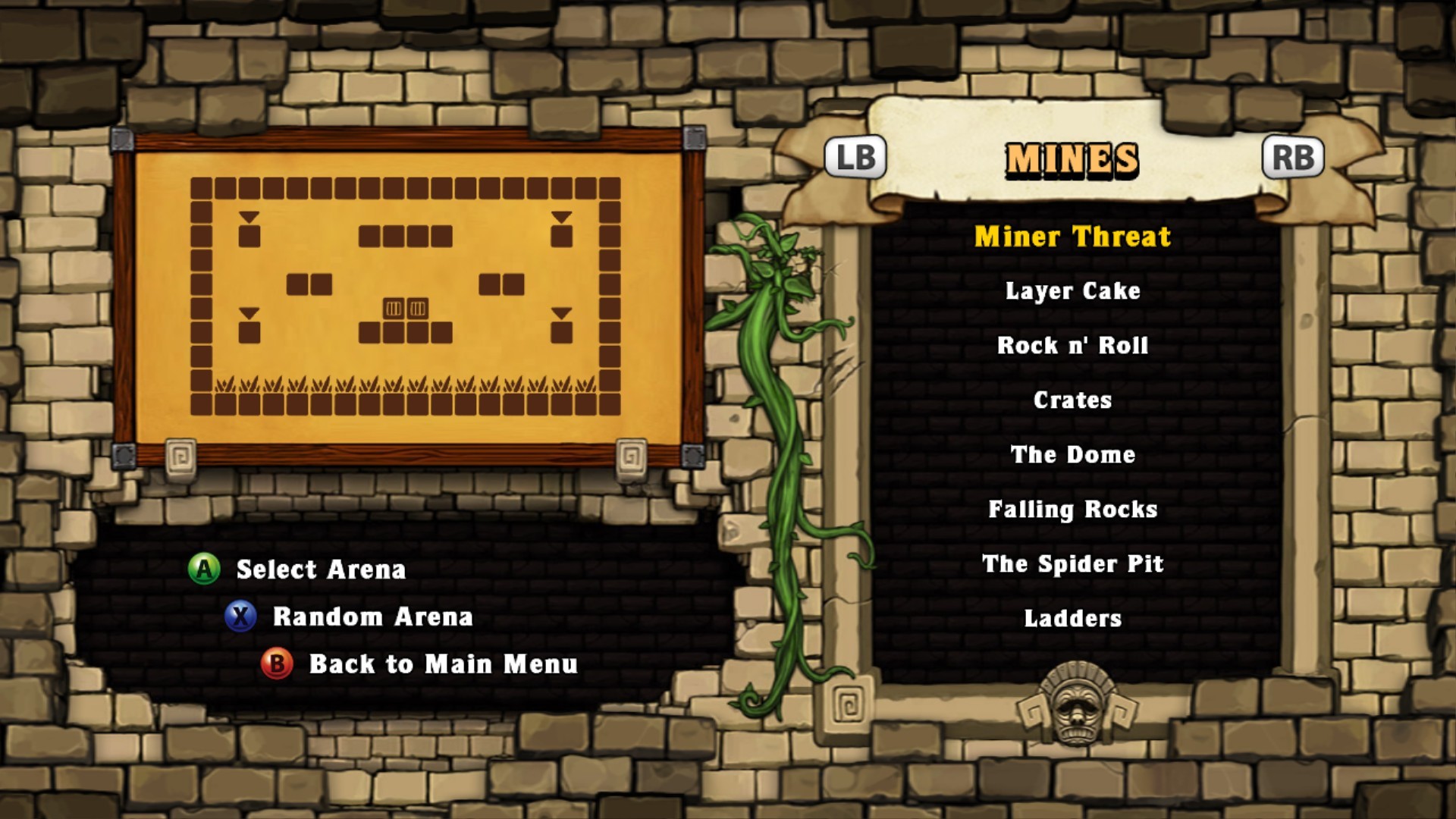Click the Select Arena option
The height and width of the screenshot is (819, 1456).
320,570
